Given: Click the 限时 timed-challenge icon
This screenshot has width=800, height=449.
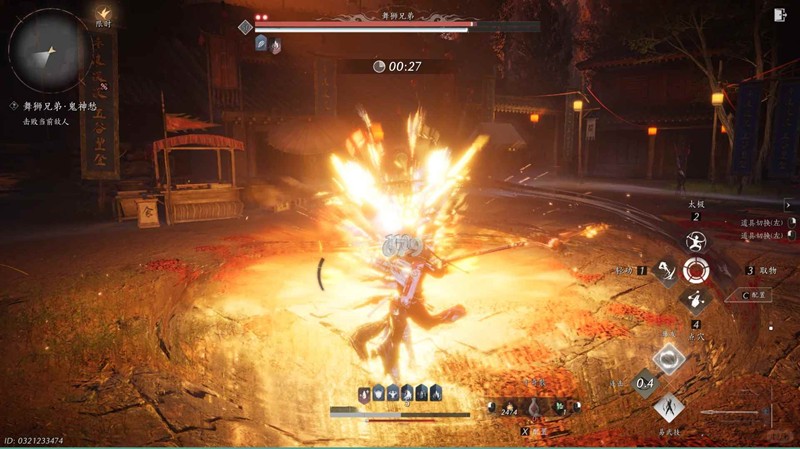Looking at the screenshot, I should pos(103,15).
